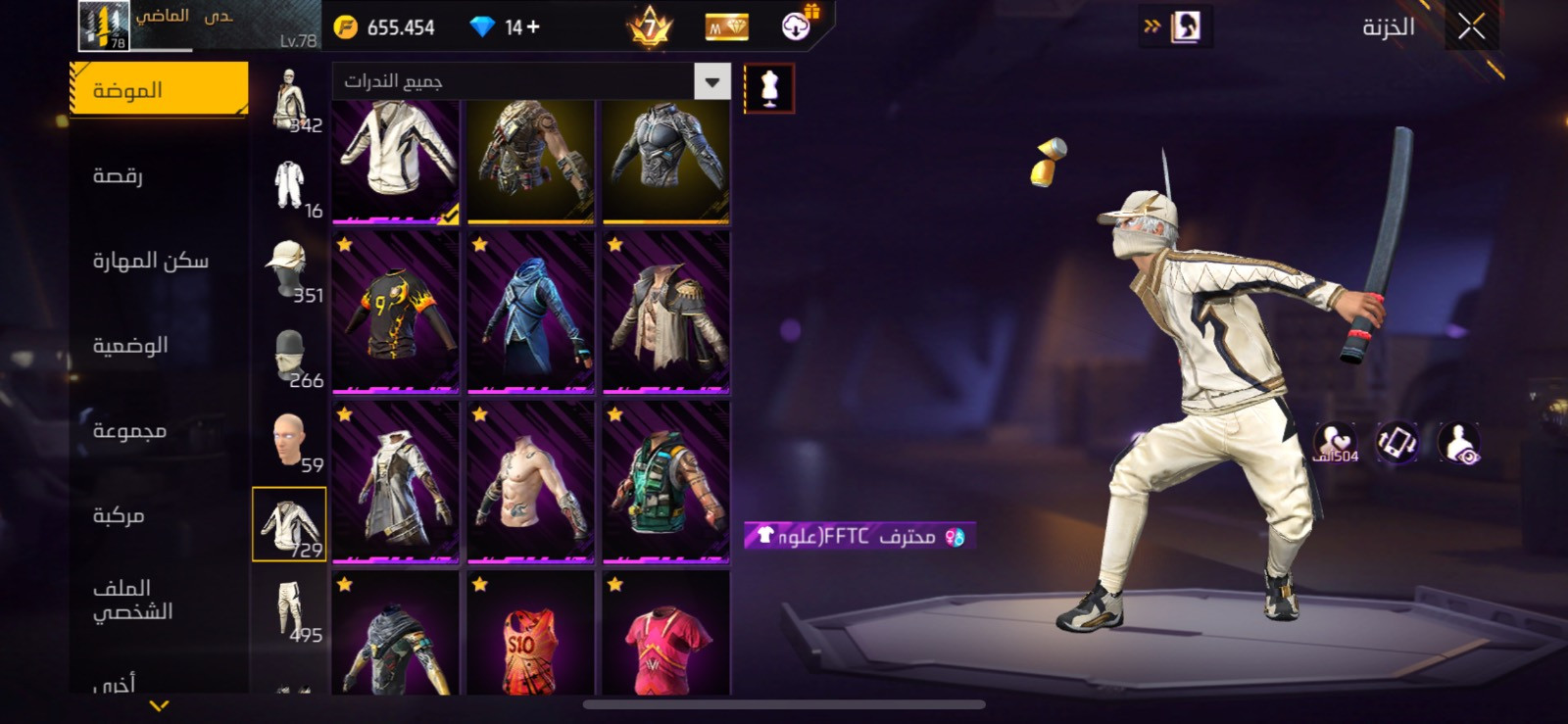This screenshot has height=724, width=1568.
Task: Select the سكن المهارة (Skill Skin) tab
Action: (150, 261)
